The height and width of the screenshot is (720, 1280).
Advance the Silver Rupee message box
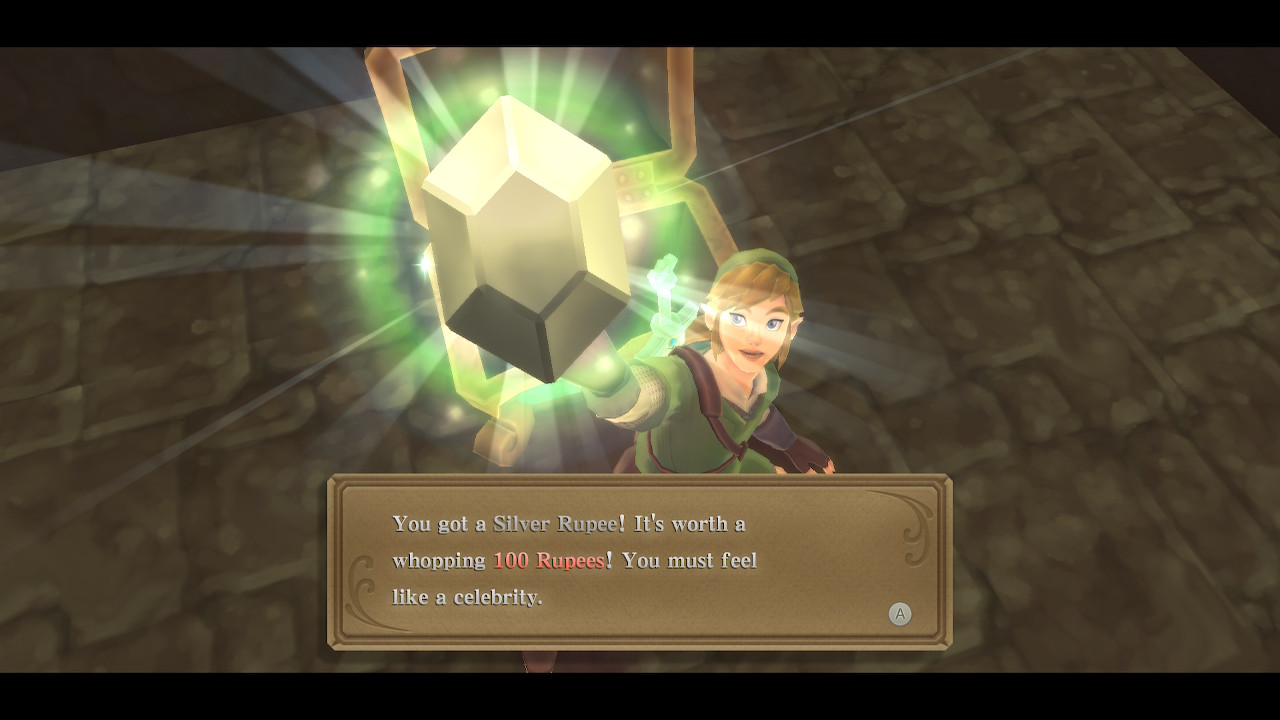[900, 614]
